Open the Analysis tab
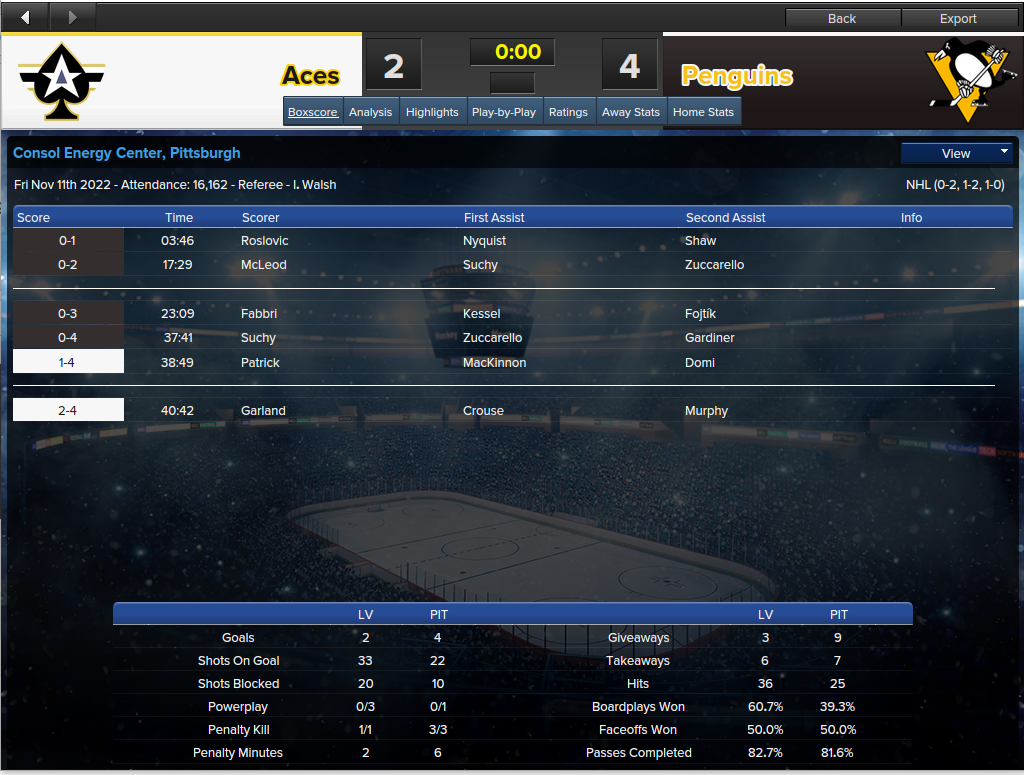Screen dimensions: 1024x775 370,112
